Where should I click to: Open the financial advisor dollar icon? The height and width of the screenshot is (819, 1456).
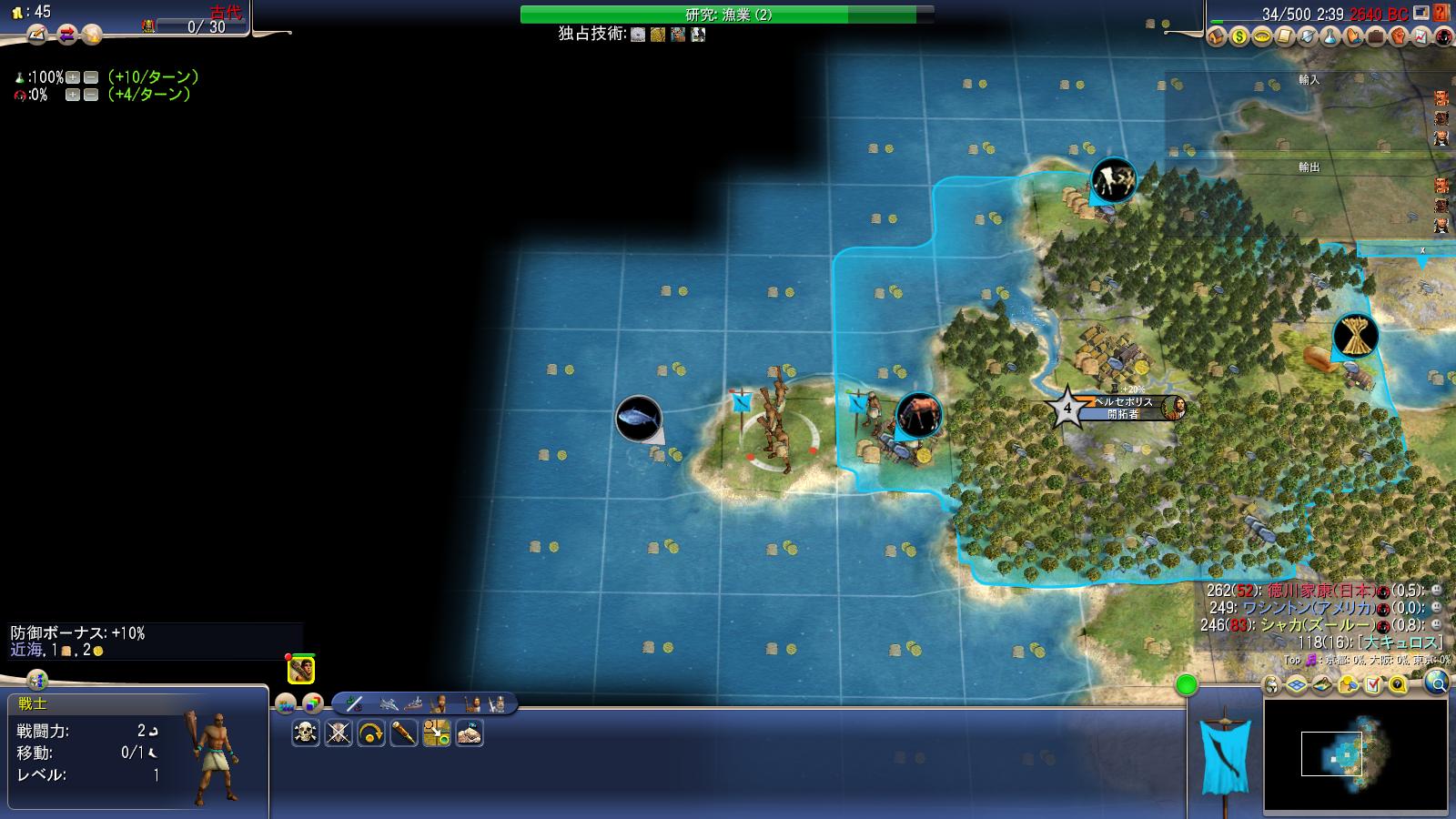(1239, 37)
